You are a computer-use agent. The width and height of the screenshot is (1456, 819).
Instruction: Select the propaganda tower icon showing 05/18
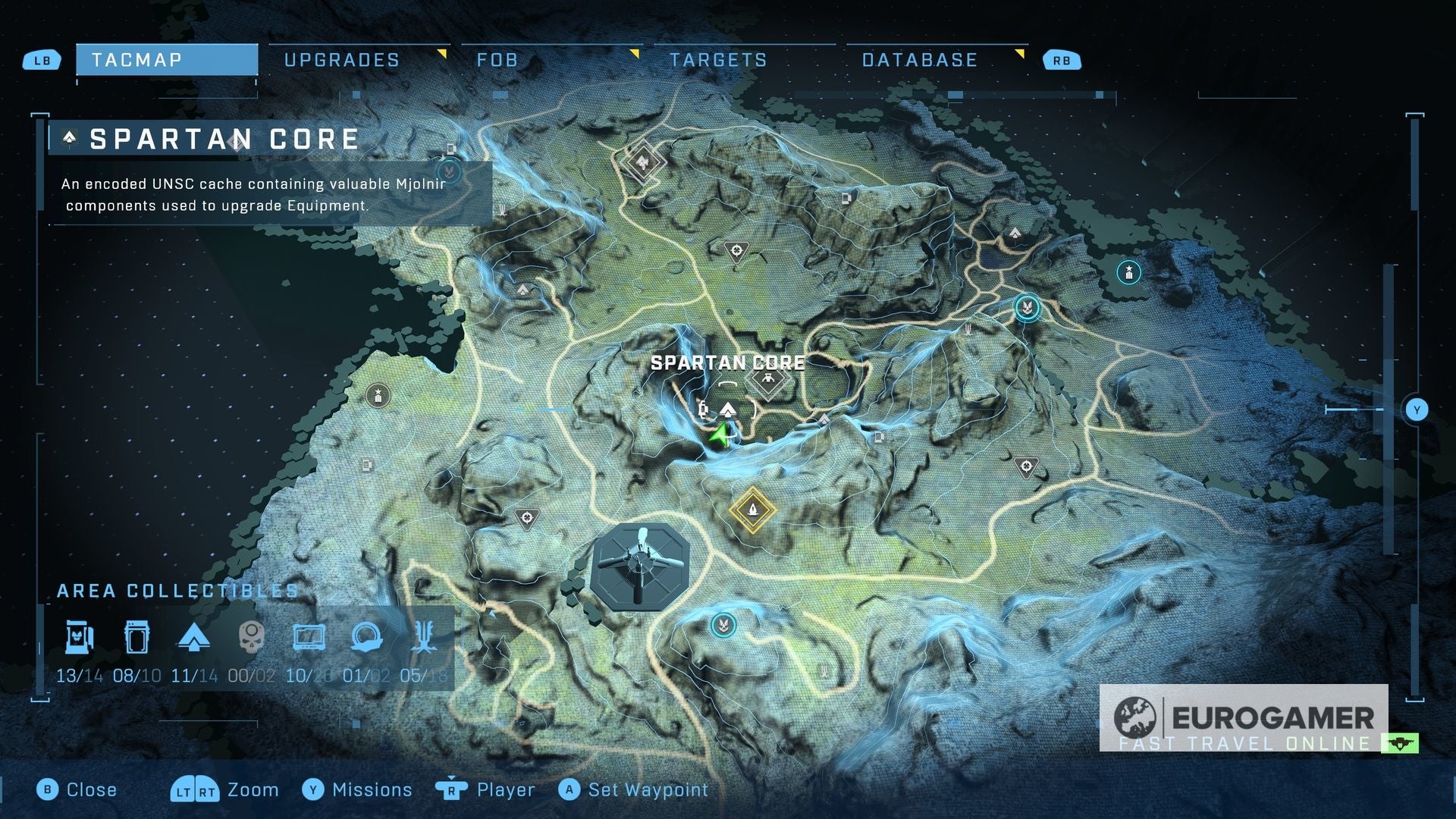point(425,639)
